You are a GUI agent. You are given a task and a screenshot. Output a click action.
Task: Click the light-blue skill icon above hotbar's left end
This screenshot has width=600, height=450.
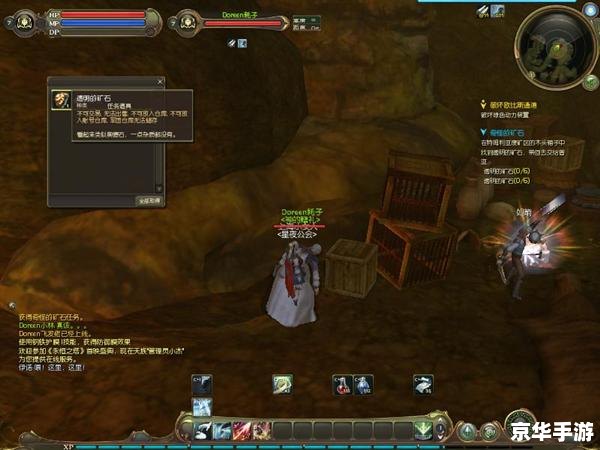(x=201, y=405)
